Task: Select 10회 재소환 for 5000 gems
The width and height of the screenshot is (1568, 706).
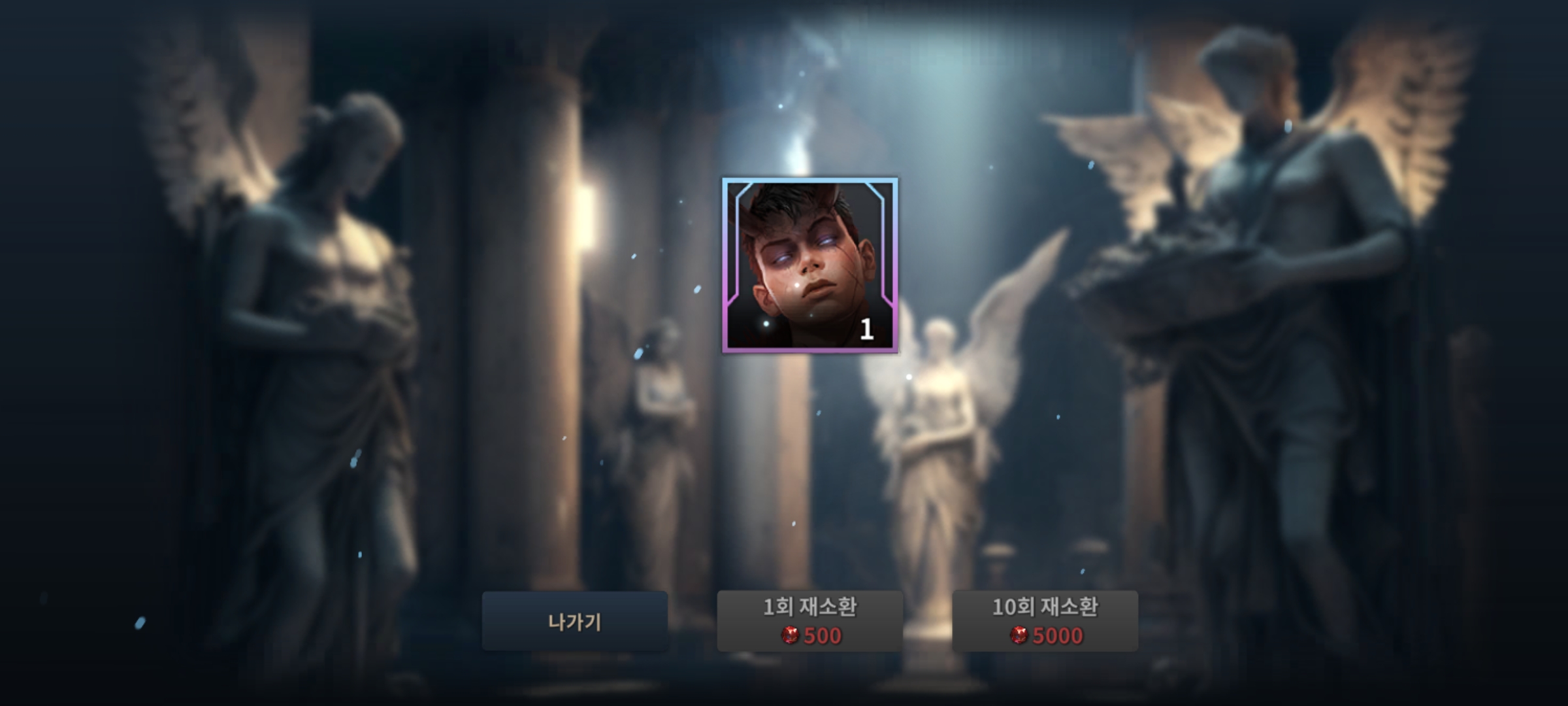Action: tap(1045, 621)
